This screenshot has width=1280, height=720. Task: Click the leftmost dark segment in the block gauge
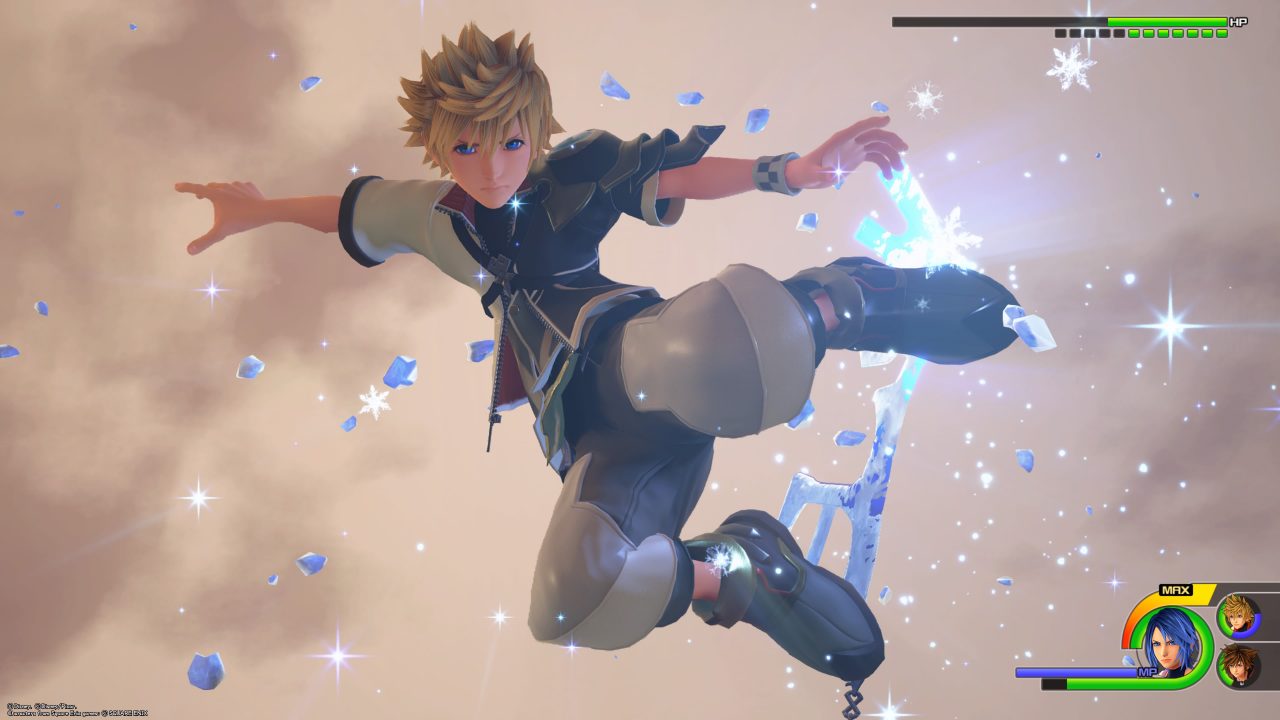(x=1059, y=33)
